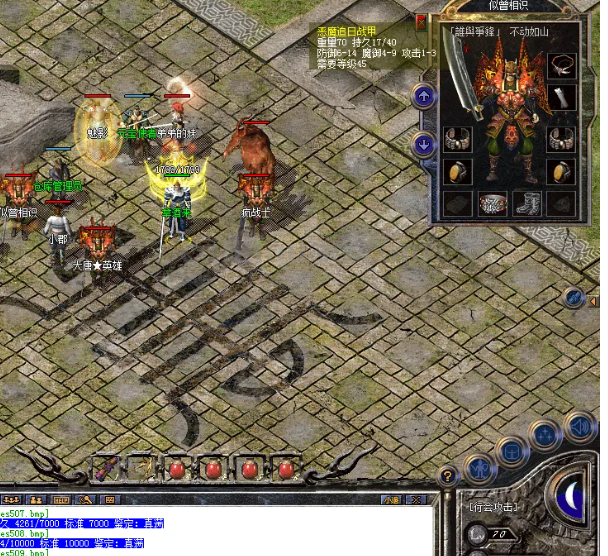Close the character equipment panel
Image resolution: width=608 pixels, height=556 pixels.
422,21
